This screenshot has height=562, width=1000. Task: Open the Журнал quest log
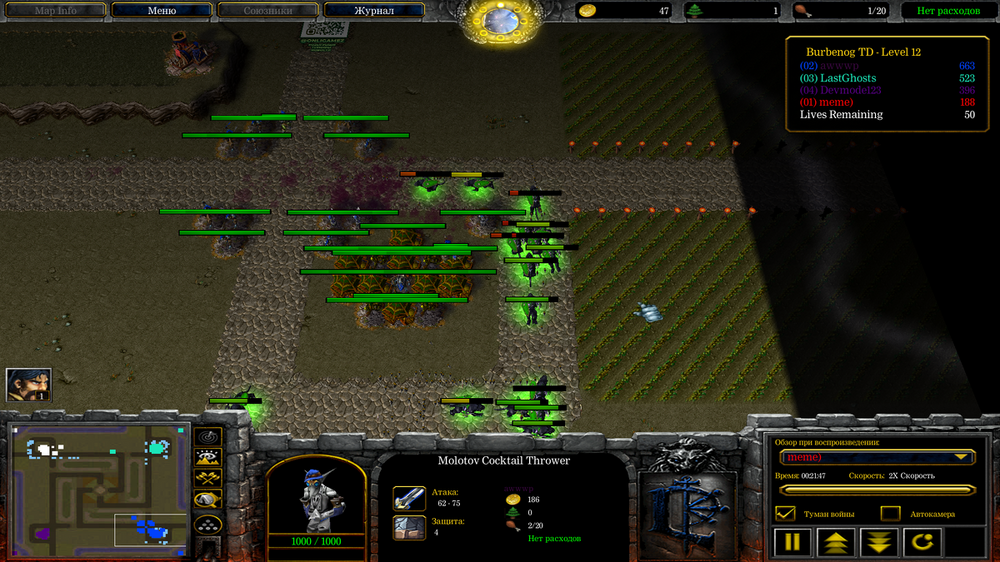(x=374, y=11)
